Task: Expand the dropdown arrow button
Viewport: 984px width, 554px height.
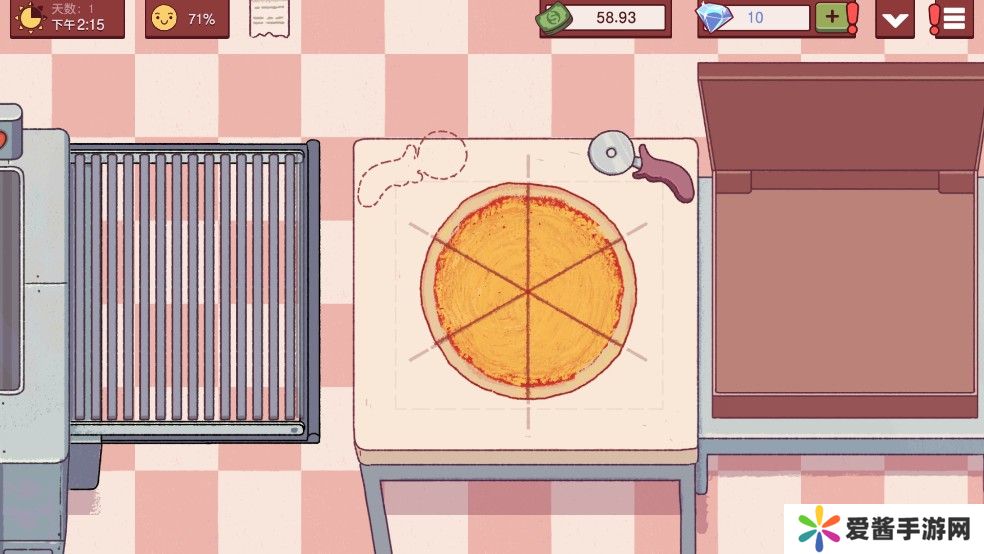Action: 894,19
